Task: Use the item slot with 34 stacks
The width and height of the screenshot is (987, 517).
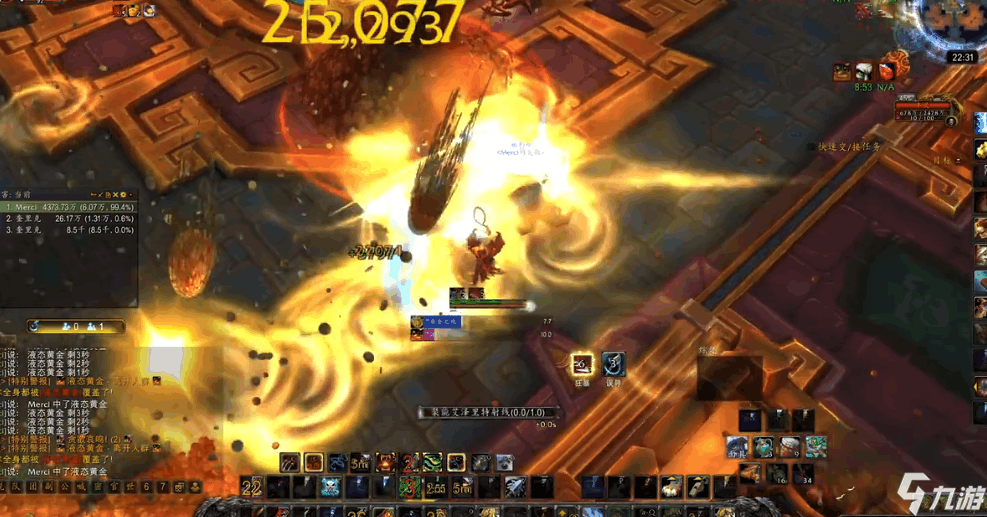Action: [x=803, y=471]
